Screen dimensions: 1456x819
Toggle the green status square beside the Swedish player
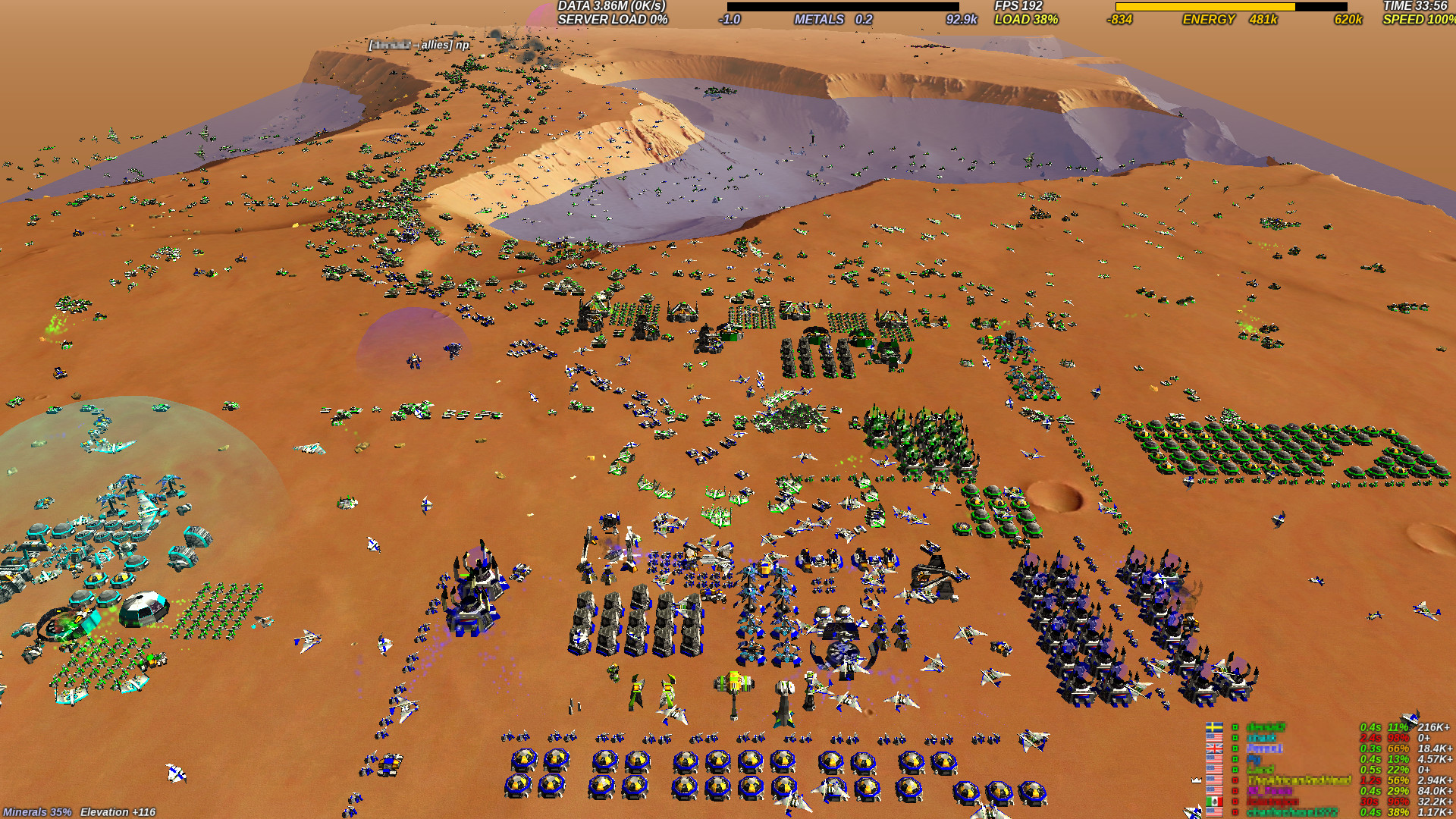(1236, 728)
